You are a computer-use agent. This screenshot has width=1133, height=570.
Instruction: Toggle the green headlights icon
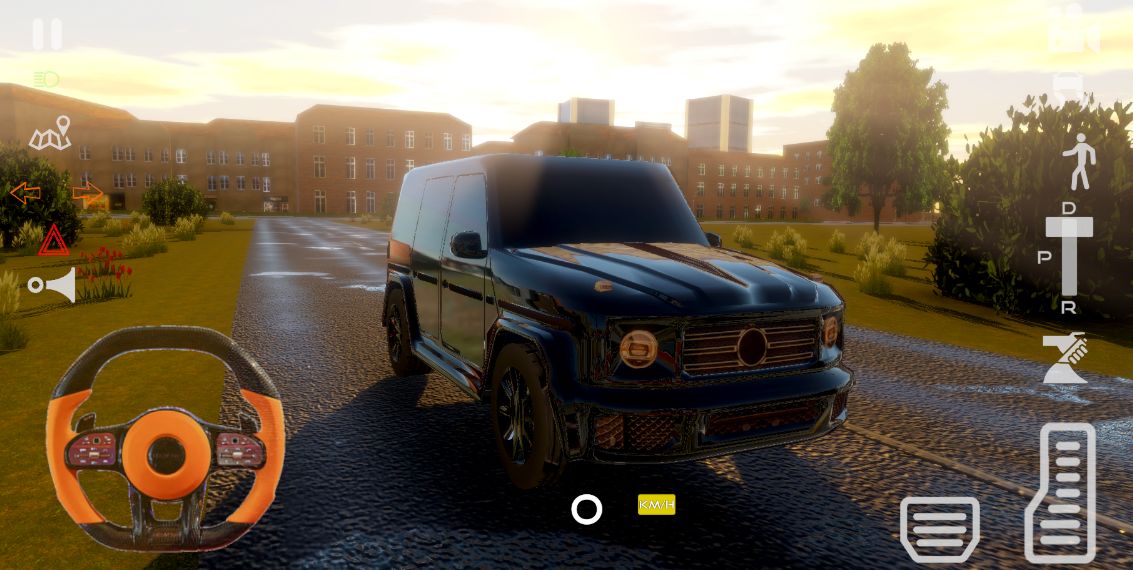tap(46, 79)
